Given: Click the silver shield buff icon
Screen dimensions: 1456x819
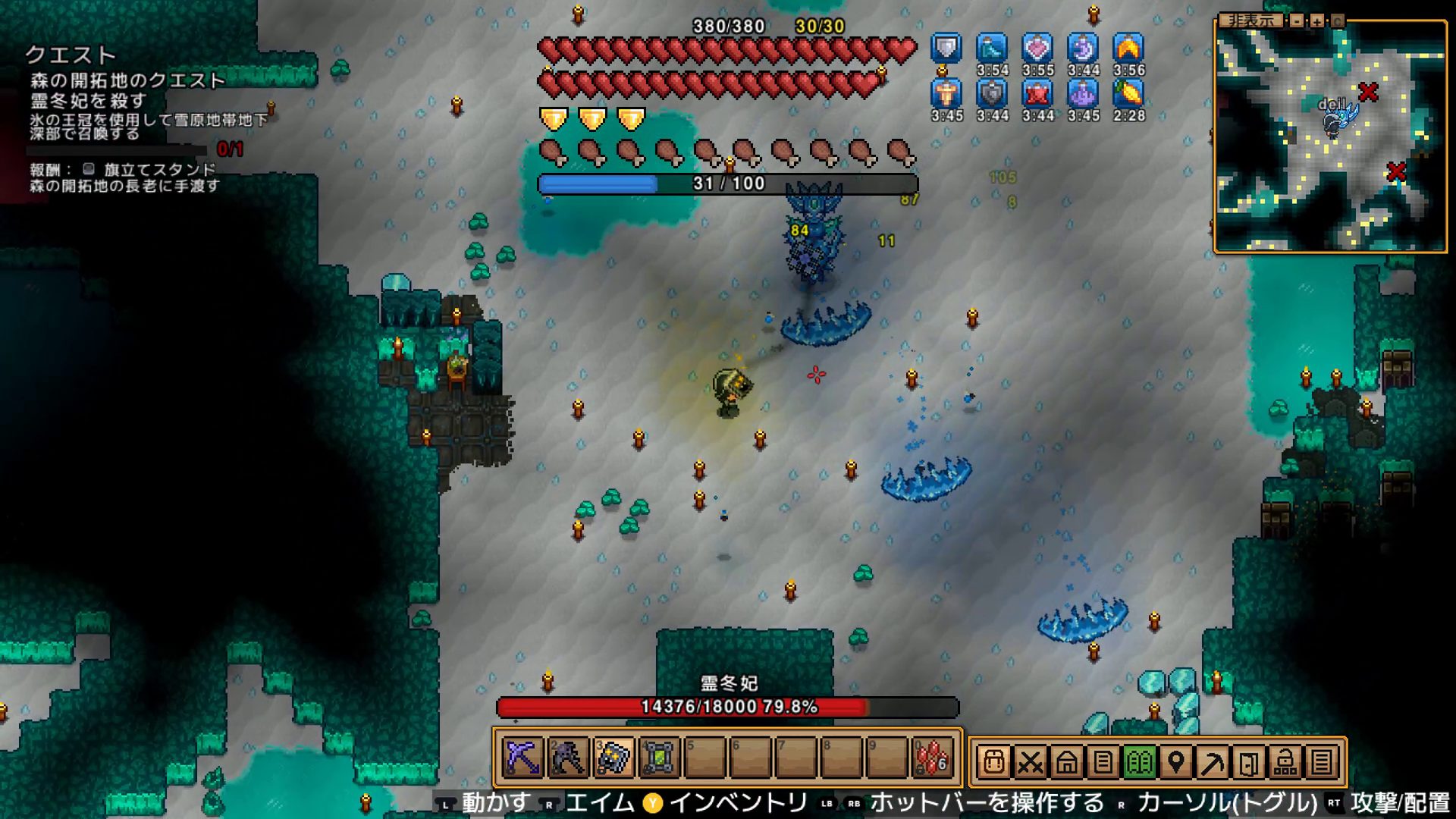Looking at the screenshot, I should coord(946,48).
